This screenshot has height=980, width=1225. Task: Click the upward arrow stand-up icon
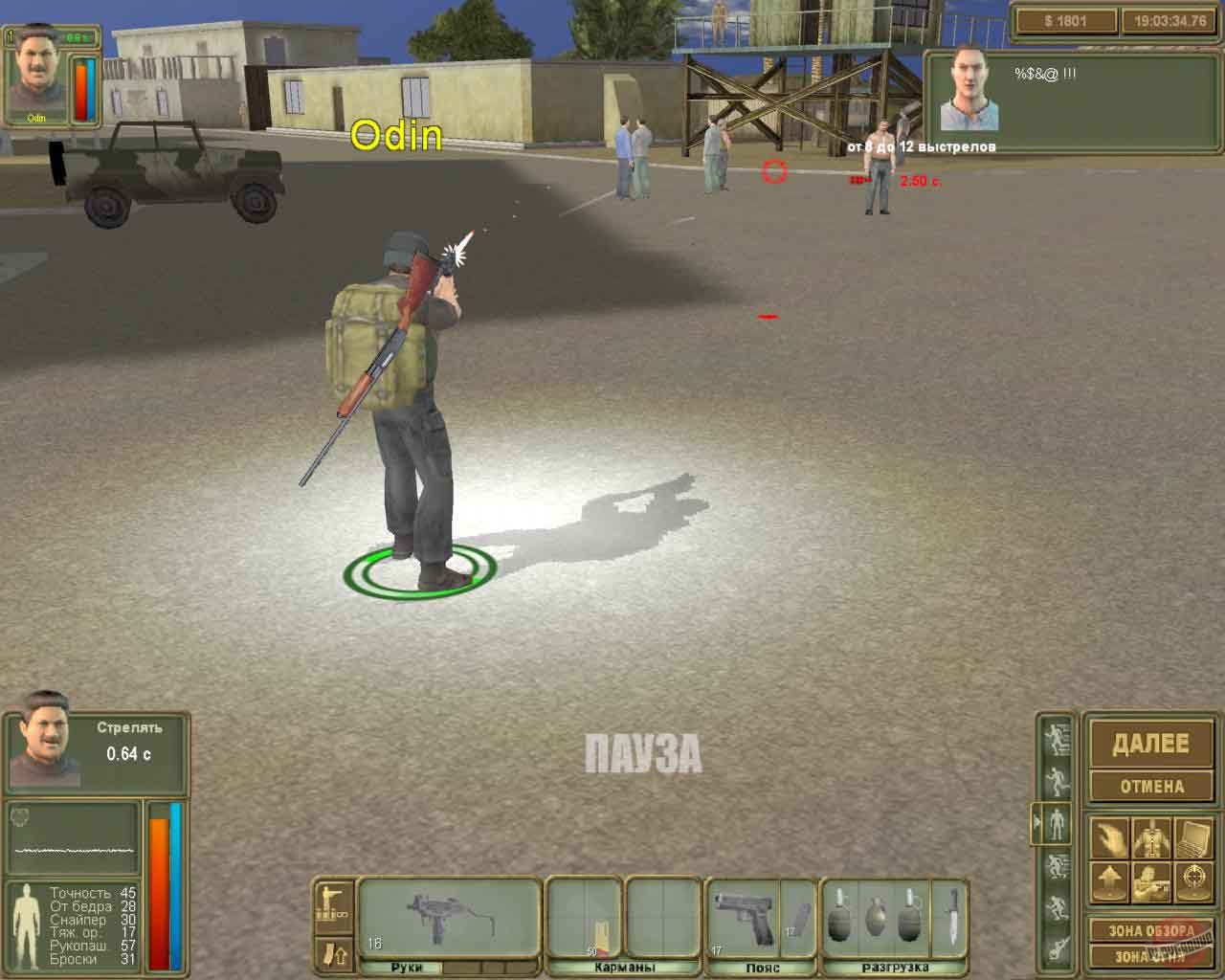1112,879
